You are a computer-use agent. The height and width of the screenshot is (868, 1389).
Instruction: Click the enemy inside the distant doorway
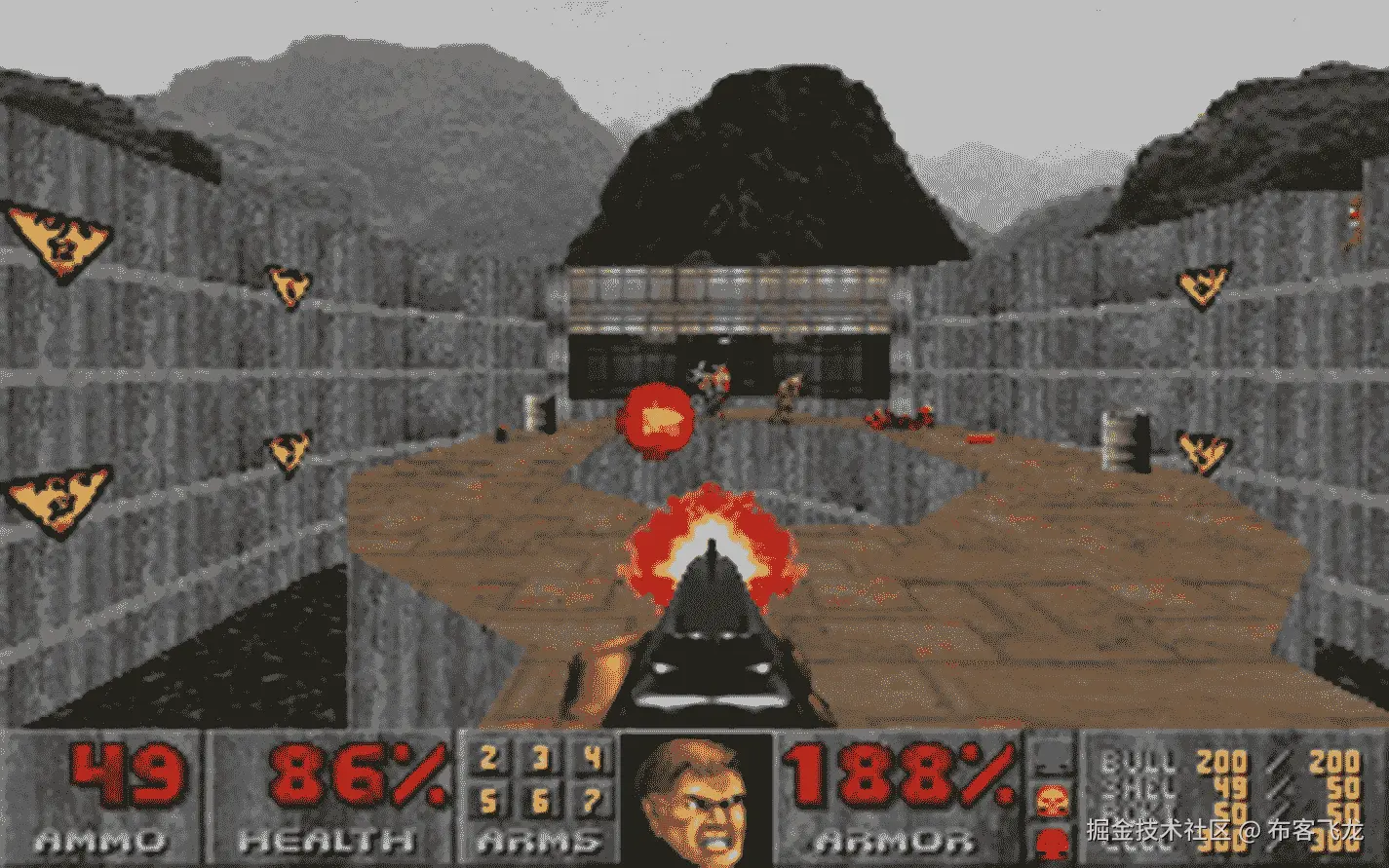point(712,378)
